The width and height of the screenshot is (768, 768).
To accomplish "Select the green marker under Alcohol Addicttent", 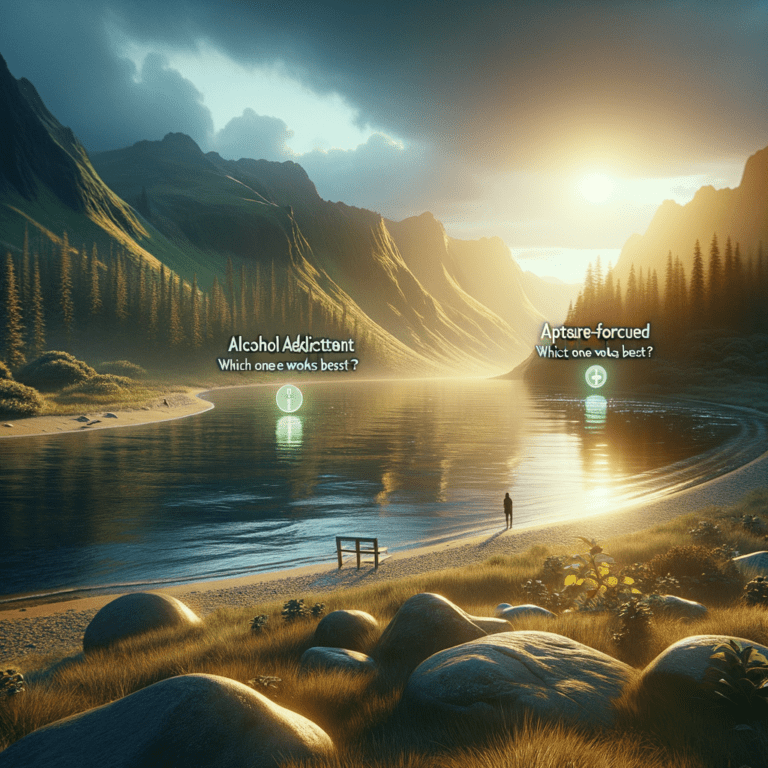I will pos(289,398).
